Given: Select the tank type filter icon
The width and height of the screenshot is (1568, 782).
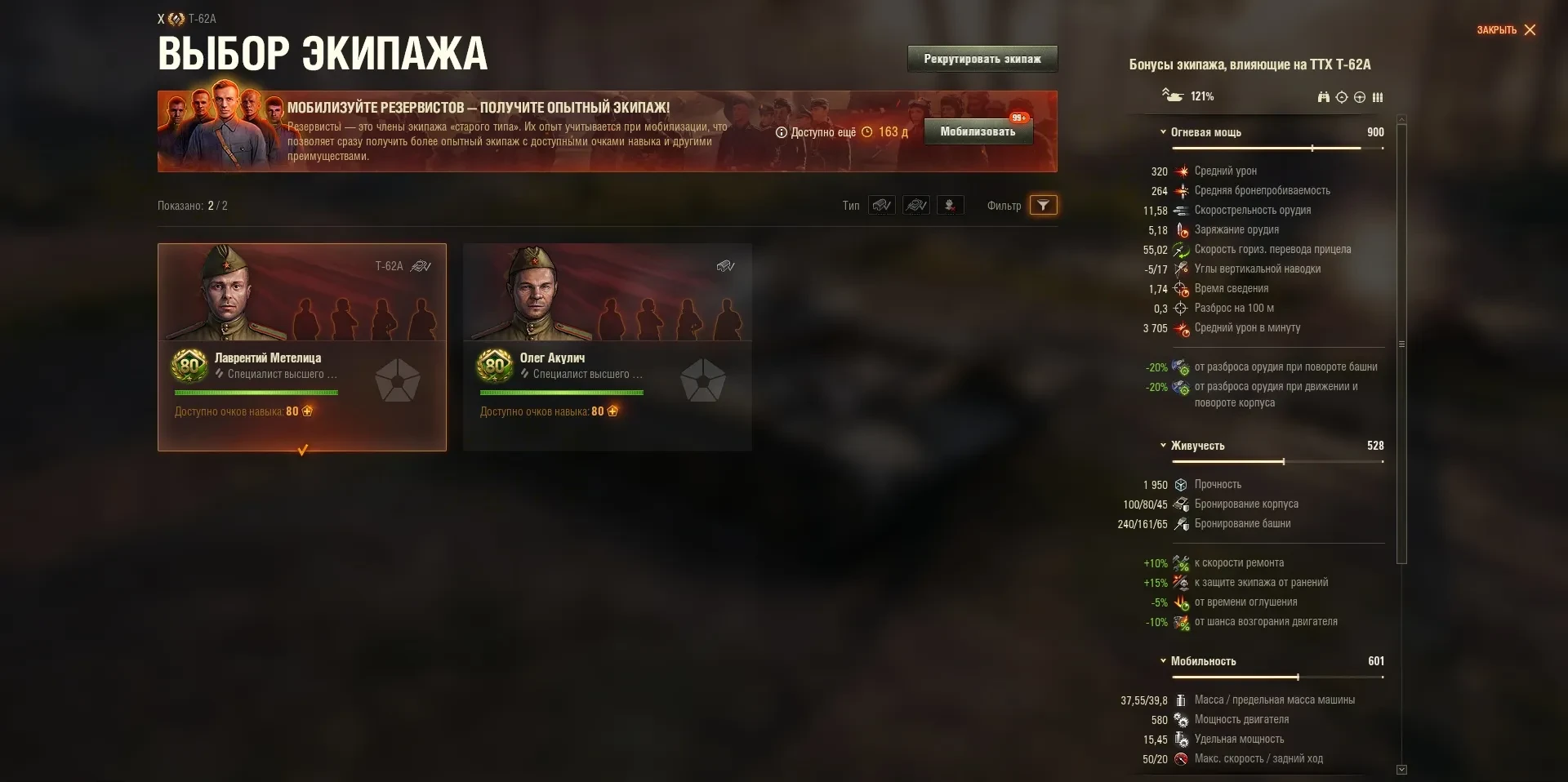Looking at the screenshot, I should click(882, 206).
